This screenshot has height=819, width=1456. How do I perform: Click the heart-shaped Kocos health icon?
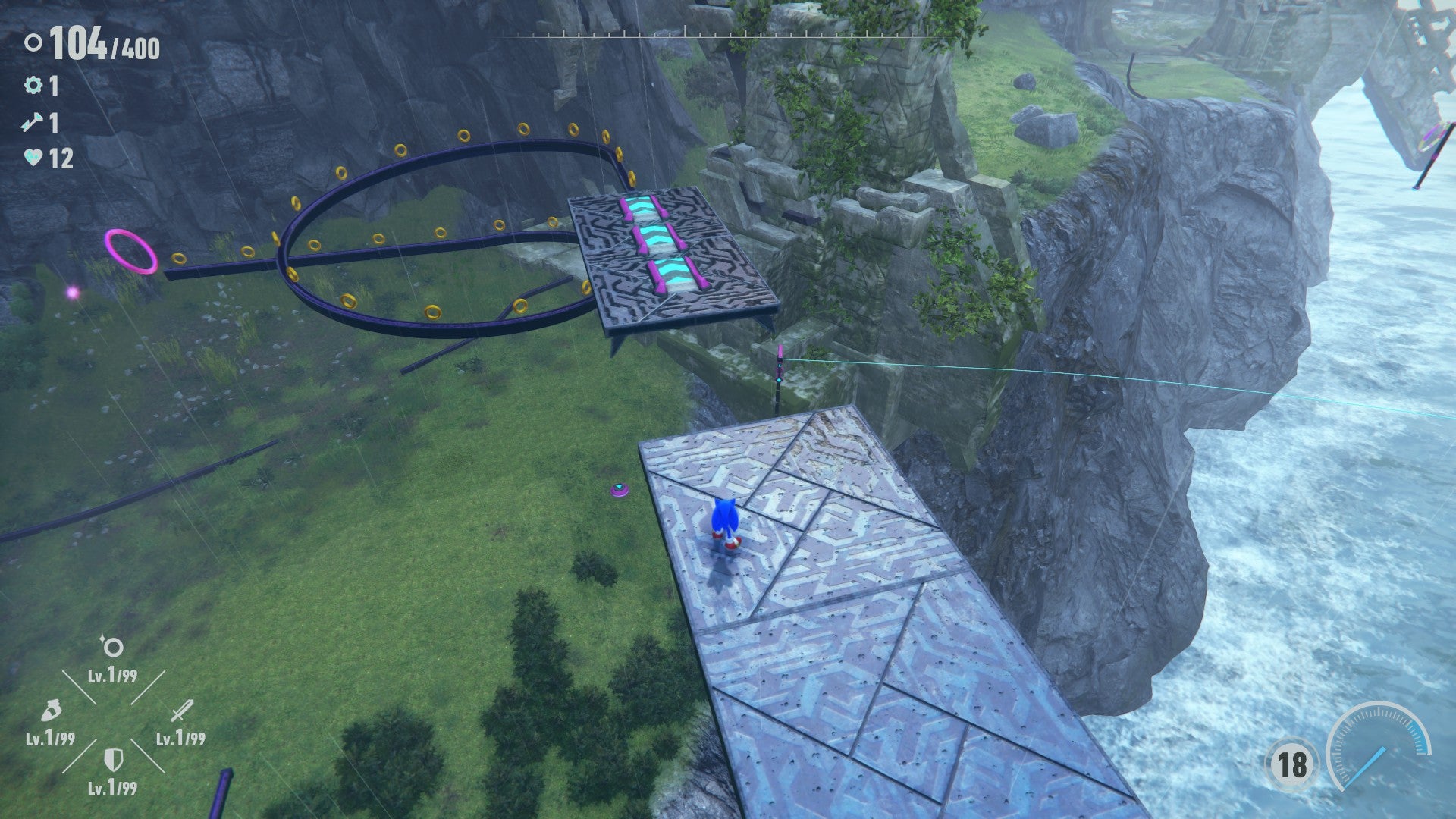(x=34, y=157)
